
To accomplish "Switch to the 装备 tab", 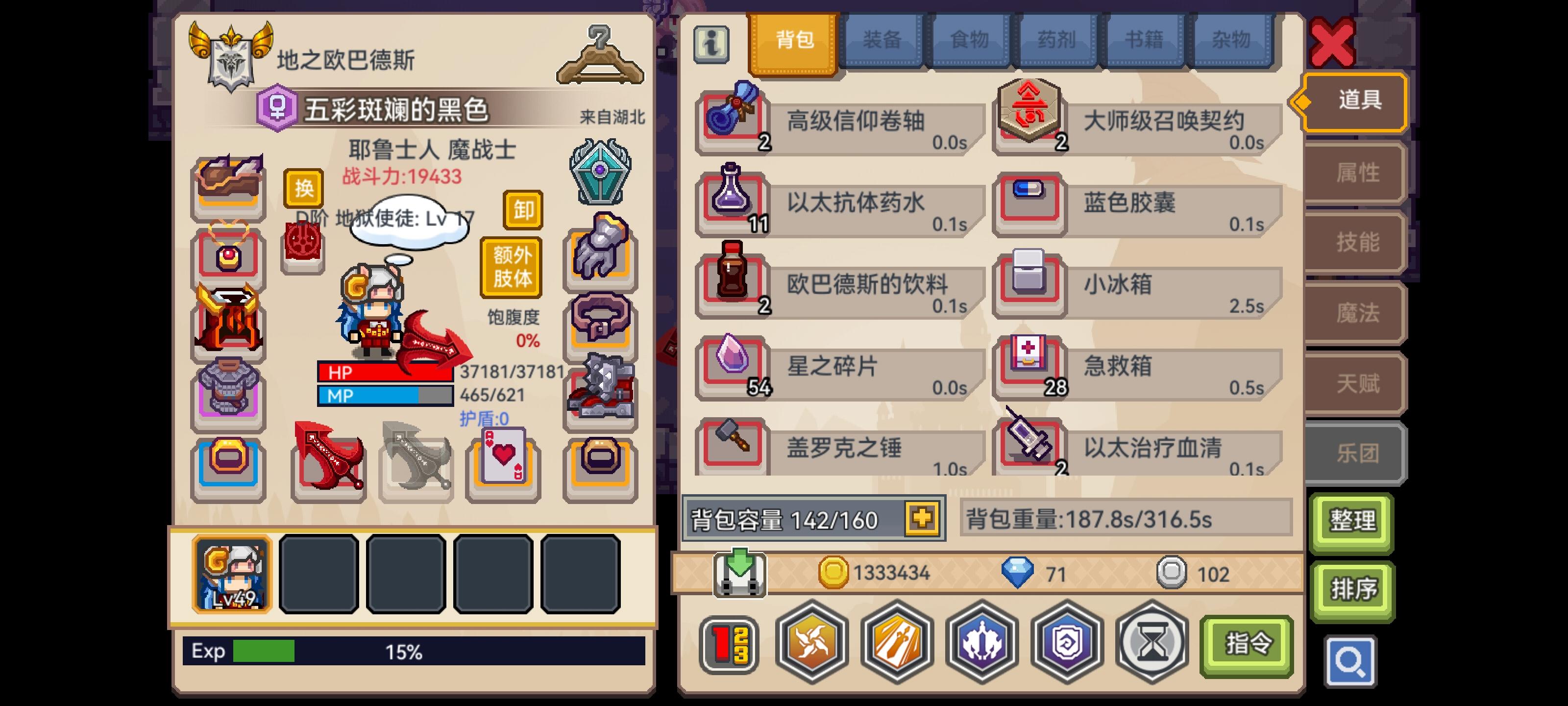I will (x=882, y=40).
